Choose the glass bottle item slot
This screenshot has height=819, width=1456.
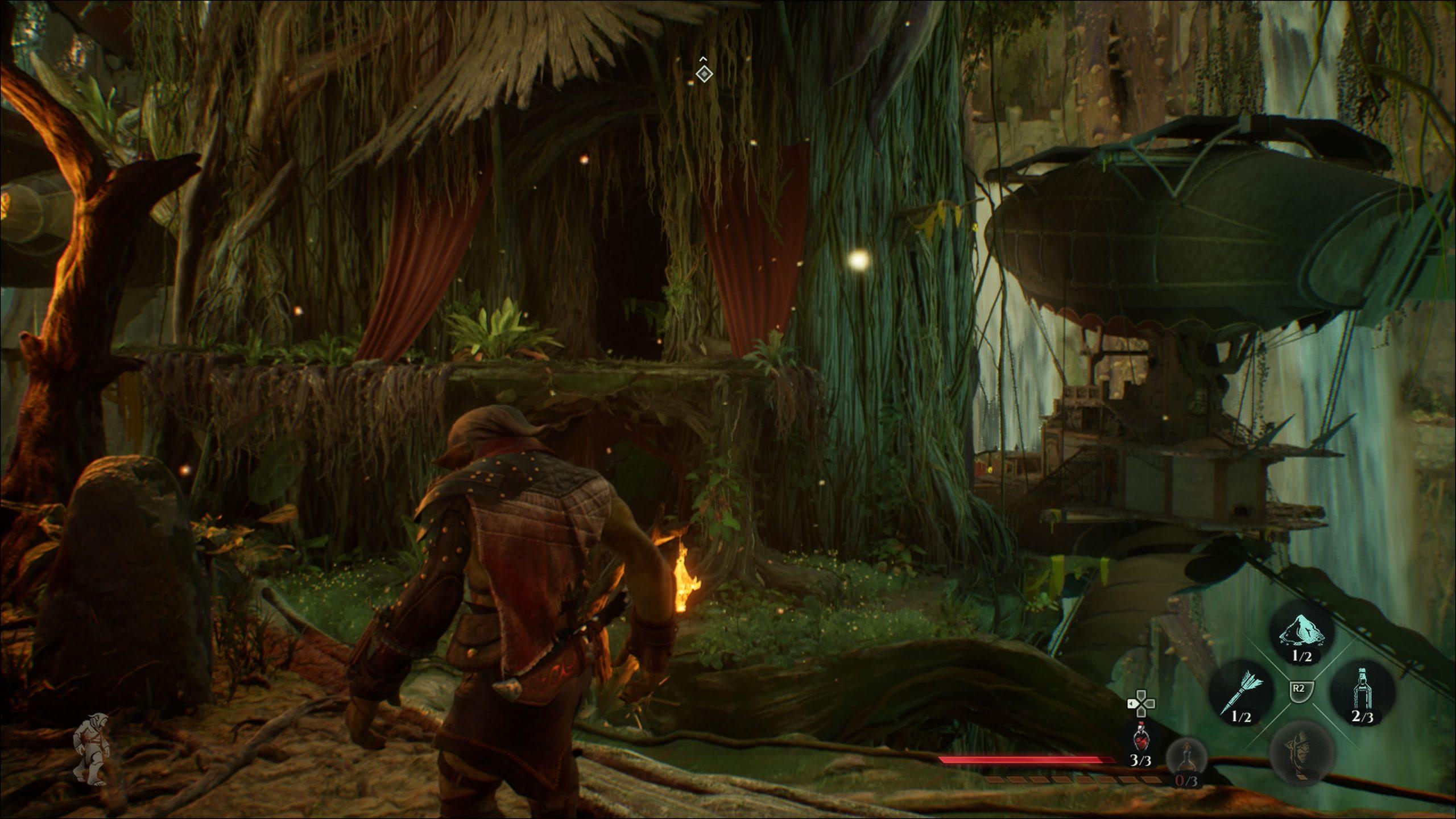coord(1362,691)
